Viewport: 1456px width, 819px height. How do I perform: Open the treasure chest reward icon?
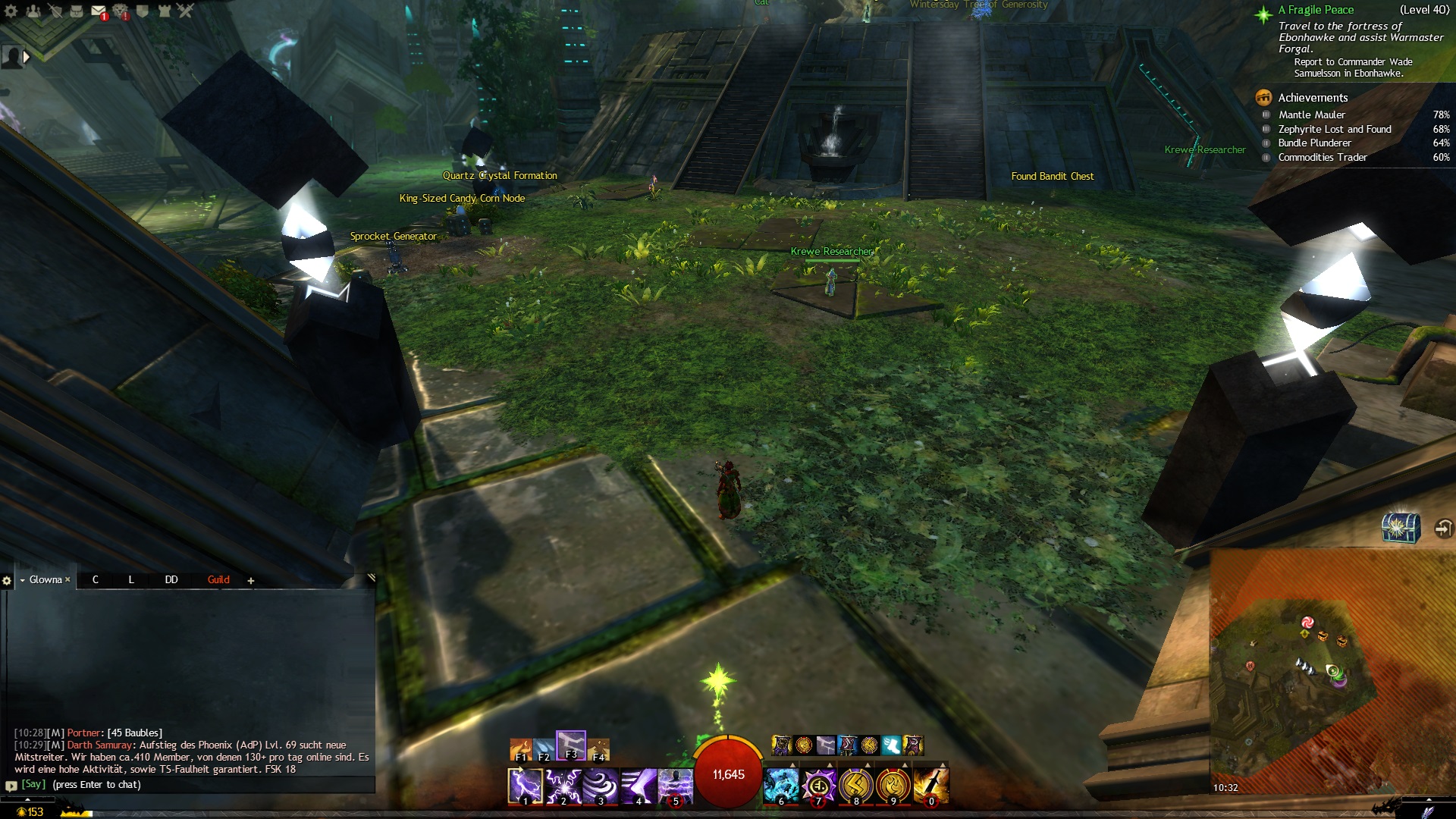(1400, 527)
